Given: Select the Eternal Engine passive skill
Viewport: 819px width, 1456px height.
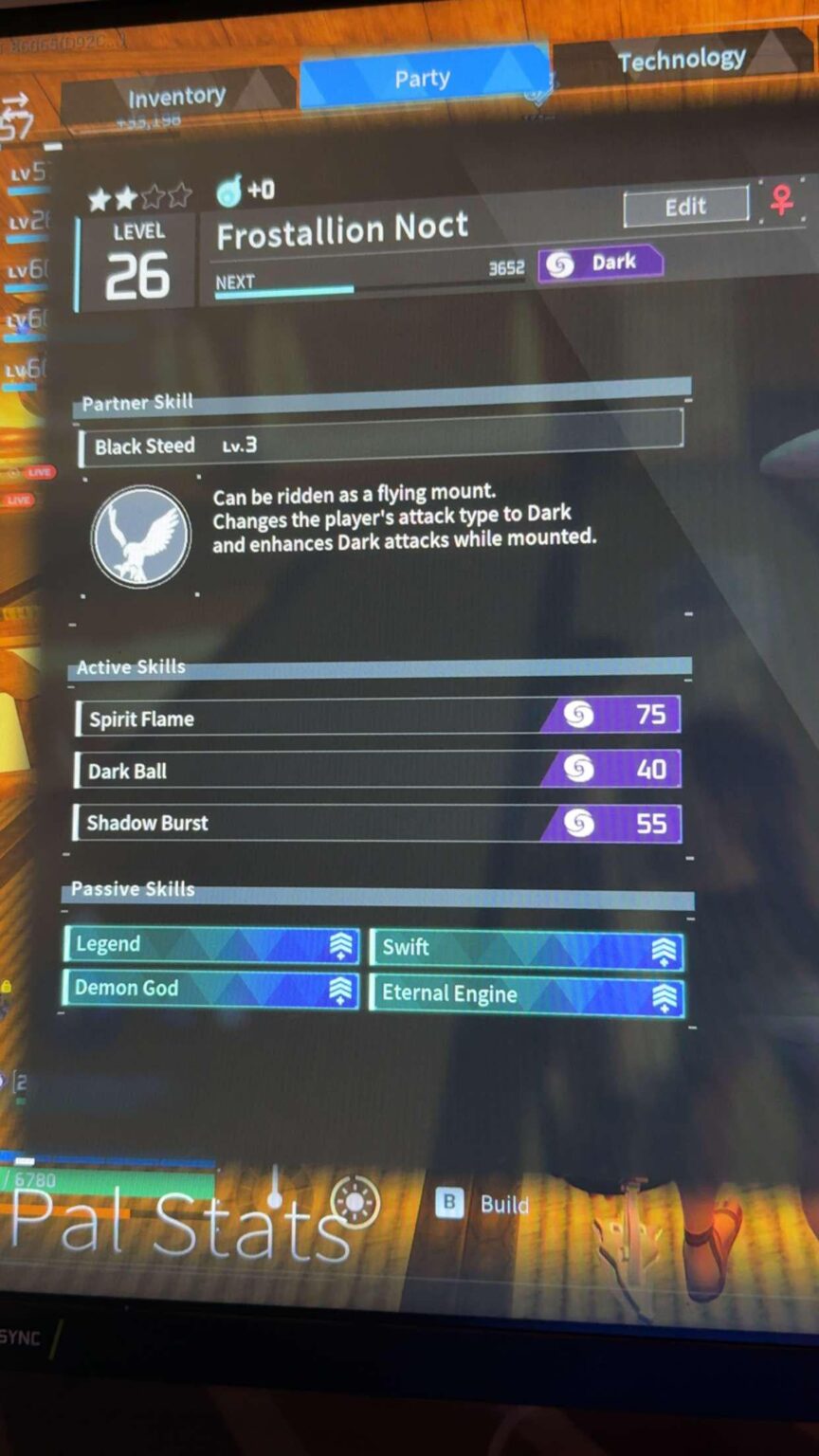Looking at the screenshot, I should (x=526, y=994).
